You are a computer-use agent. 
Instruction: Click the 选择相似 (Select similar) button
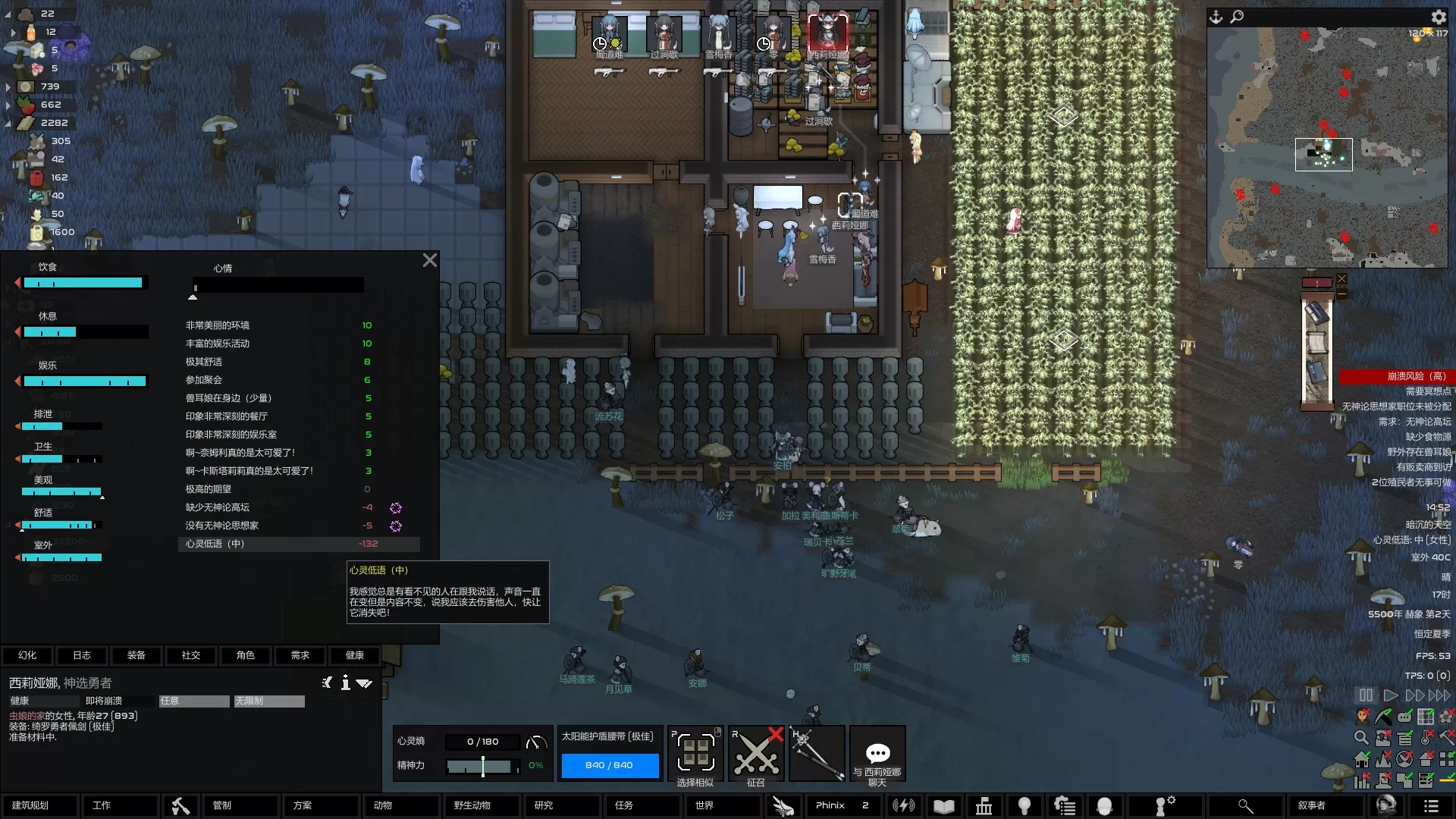click(695, 756)
